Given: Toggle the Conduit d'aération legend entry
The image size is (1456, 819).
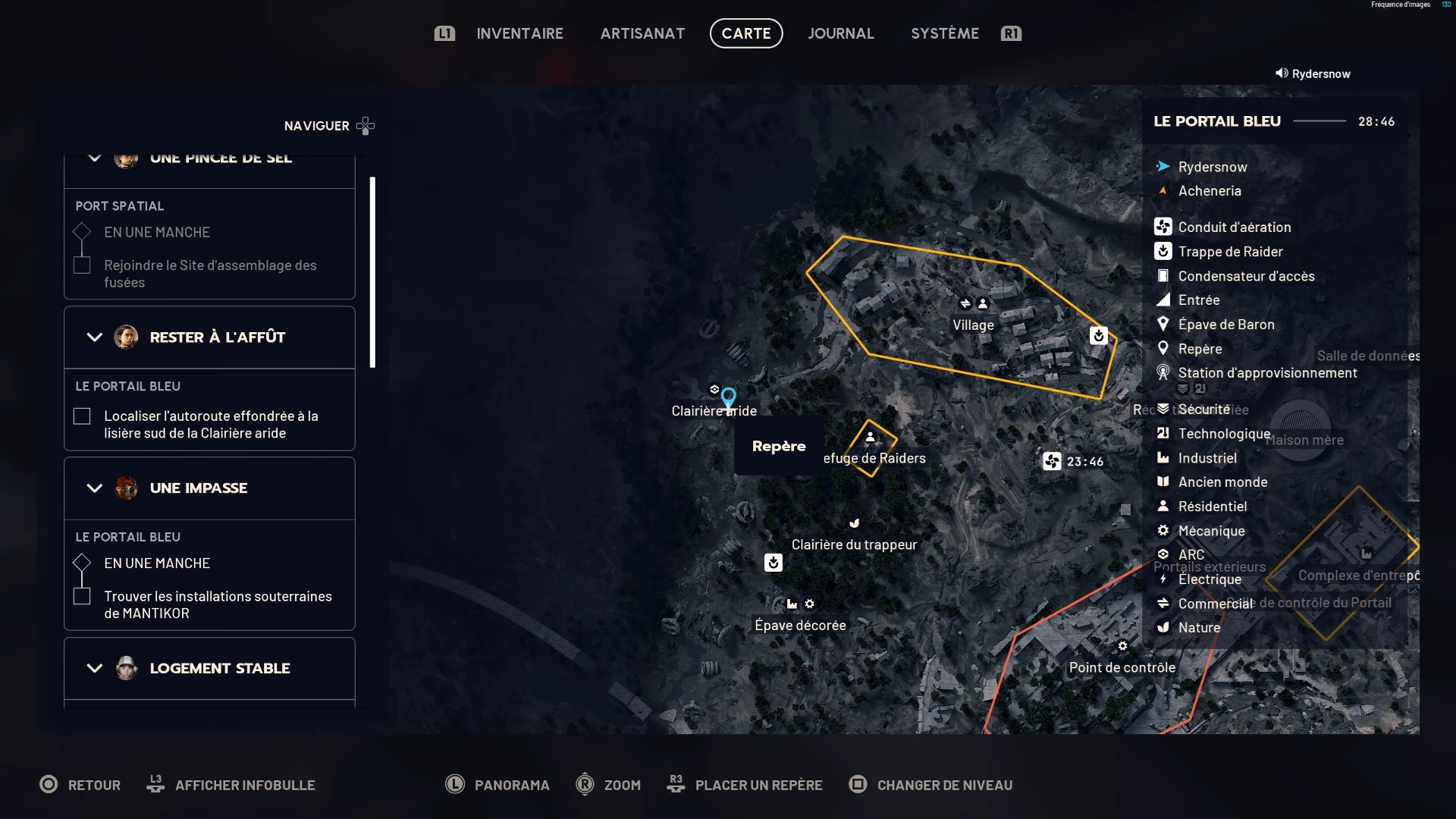Looking at the screenshot, I should click(1234, 227).
